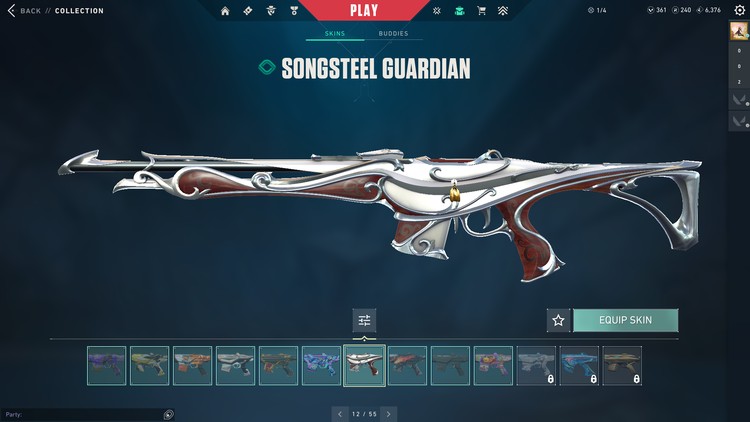The image size is (750, 422).
Task: Favorite this skin with the star button
Action: tap(558, 320)
